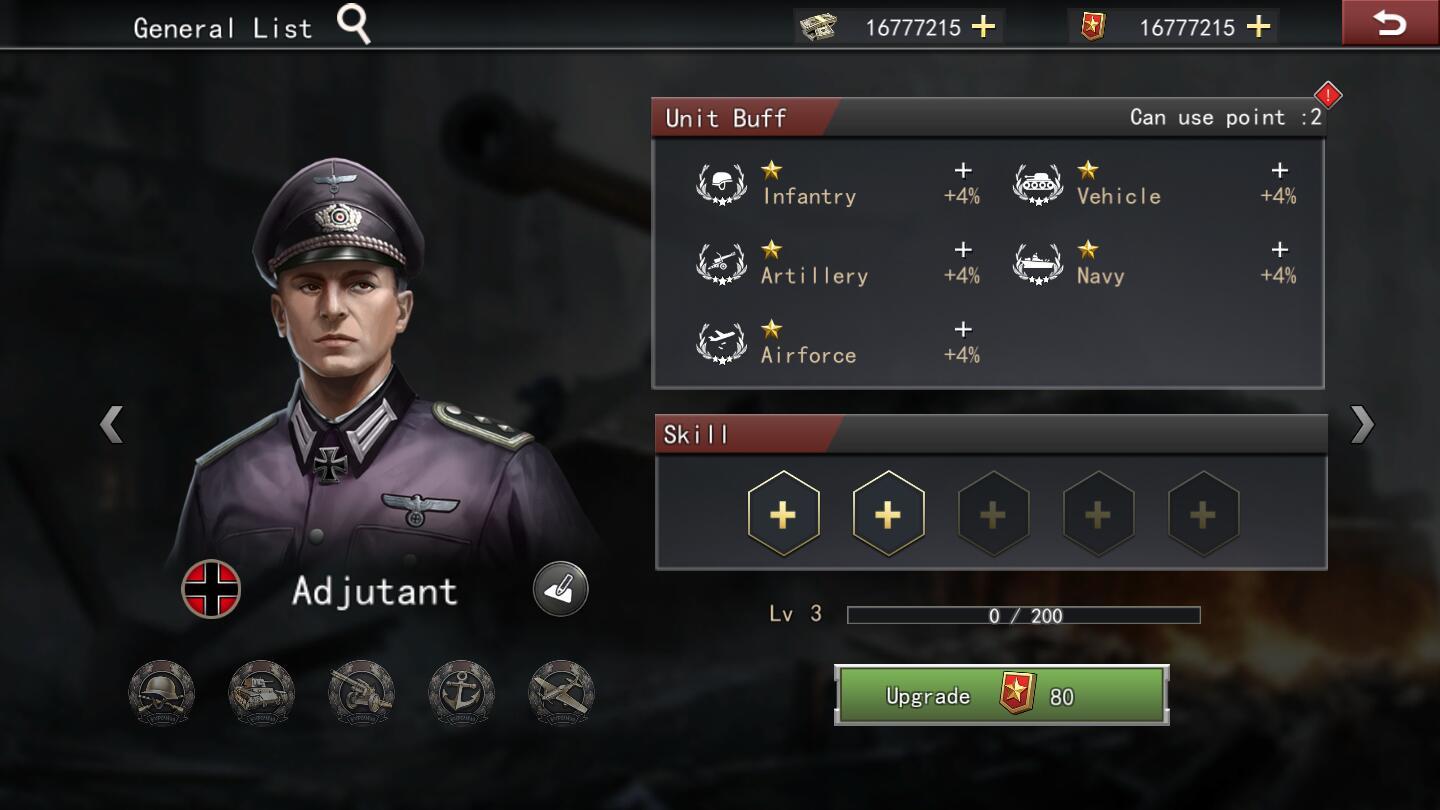Go back using the red return arrow
1440x810 pixels.
point(1389,24)
